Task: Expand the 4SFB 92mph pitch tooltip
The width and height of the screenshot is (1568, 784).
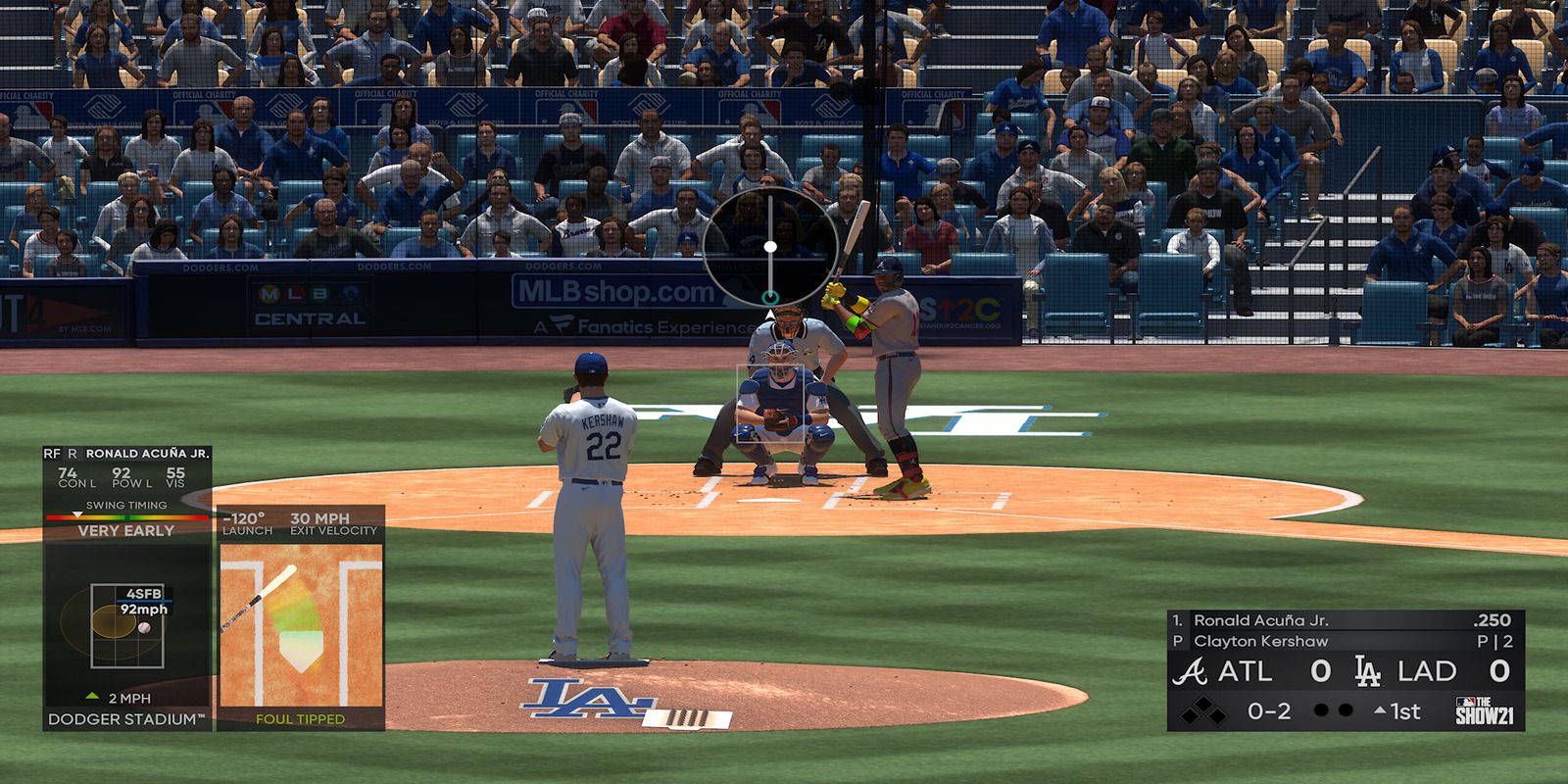Action: tap(143, 603)
